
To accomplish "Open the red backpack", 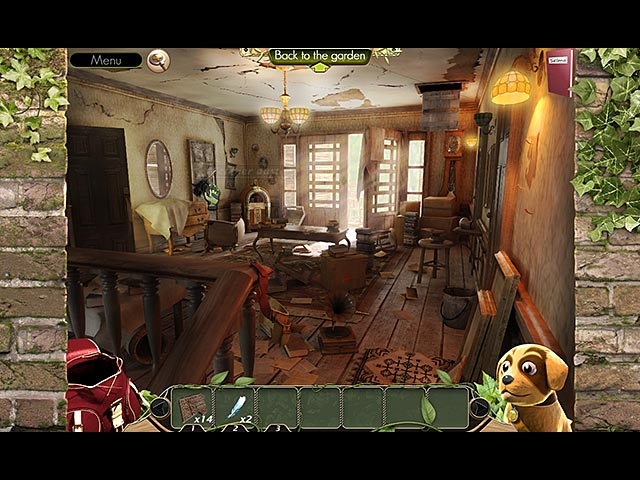I will click(x=100, y=385).
